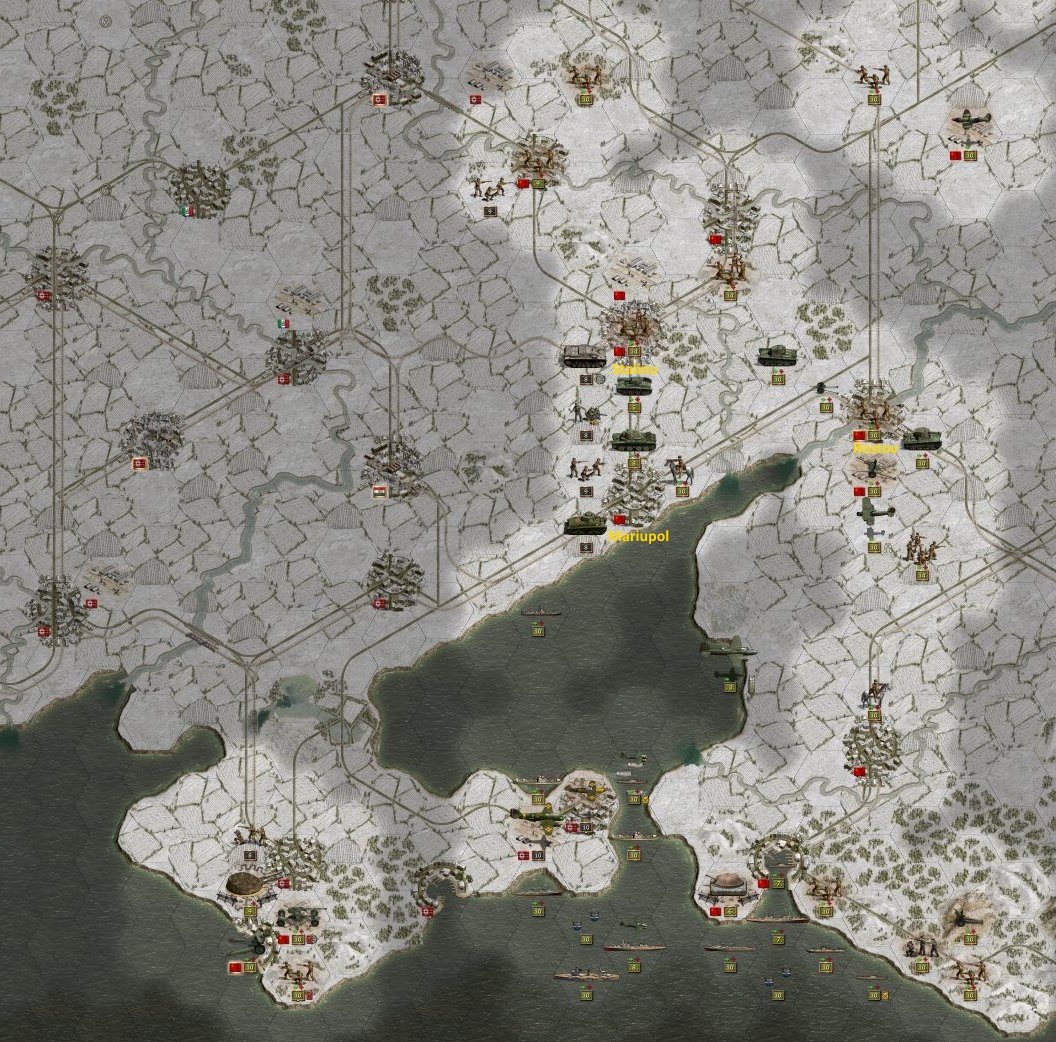Select the assault gun west of Stalino
This screenshot has width=1056, height=1042.
(585, 355)
